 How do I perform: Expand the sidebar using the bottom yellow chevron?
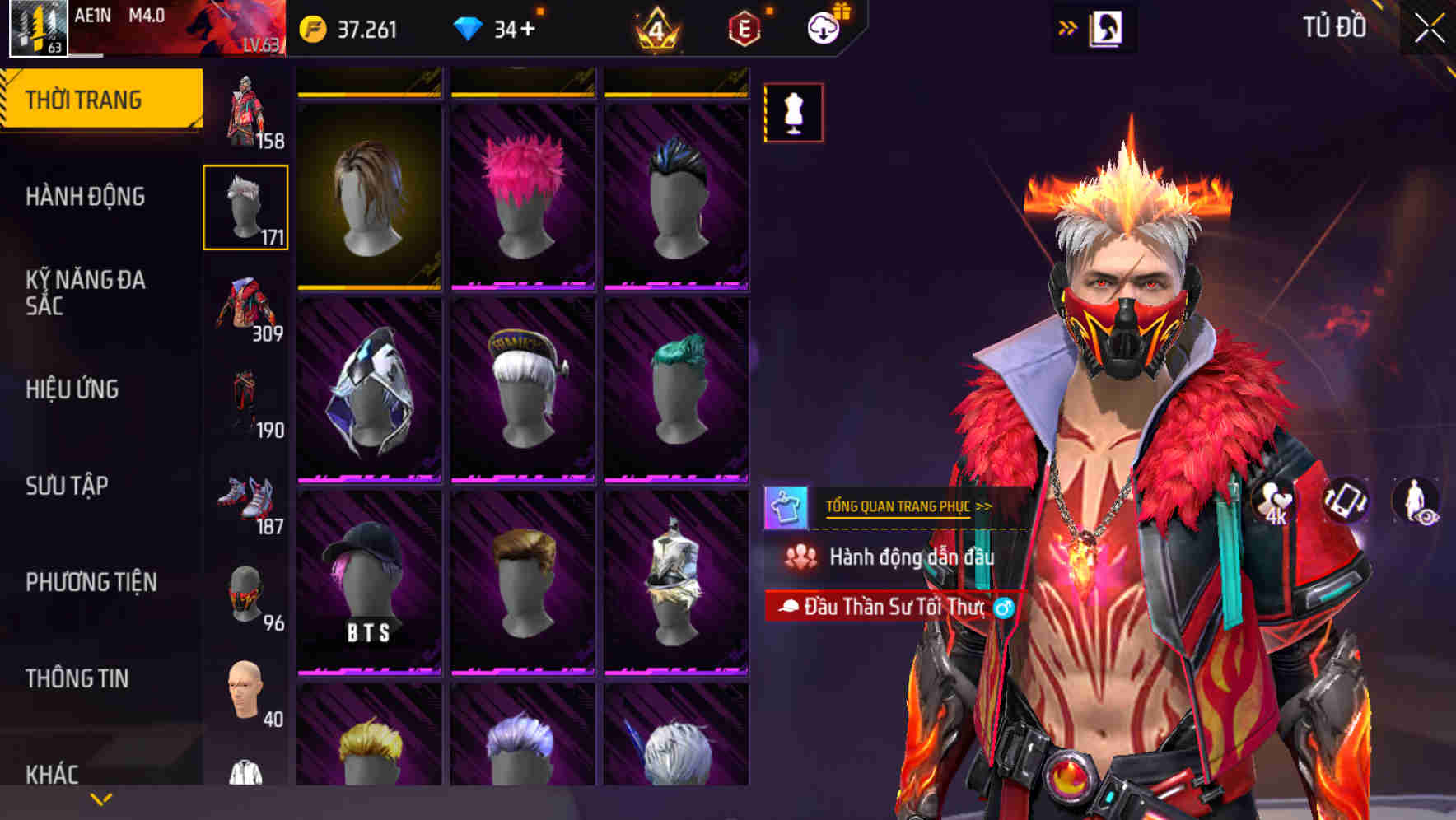(x=100, y=799)
